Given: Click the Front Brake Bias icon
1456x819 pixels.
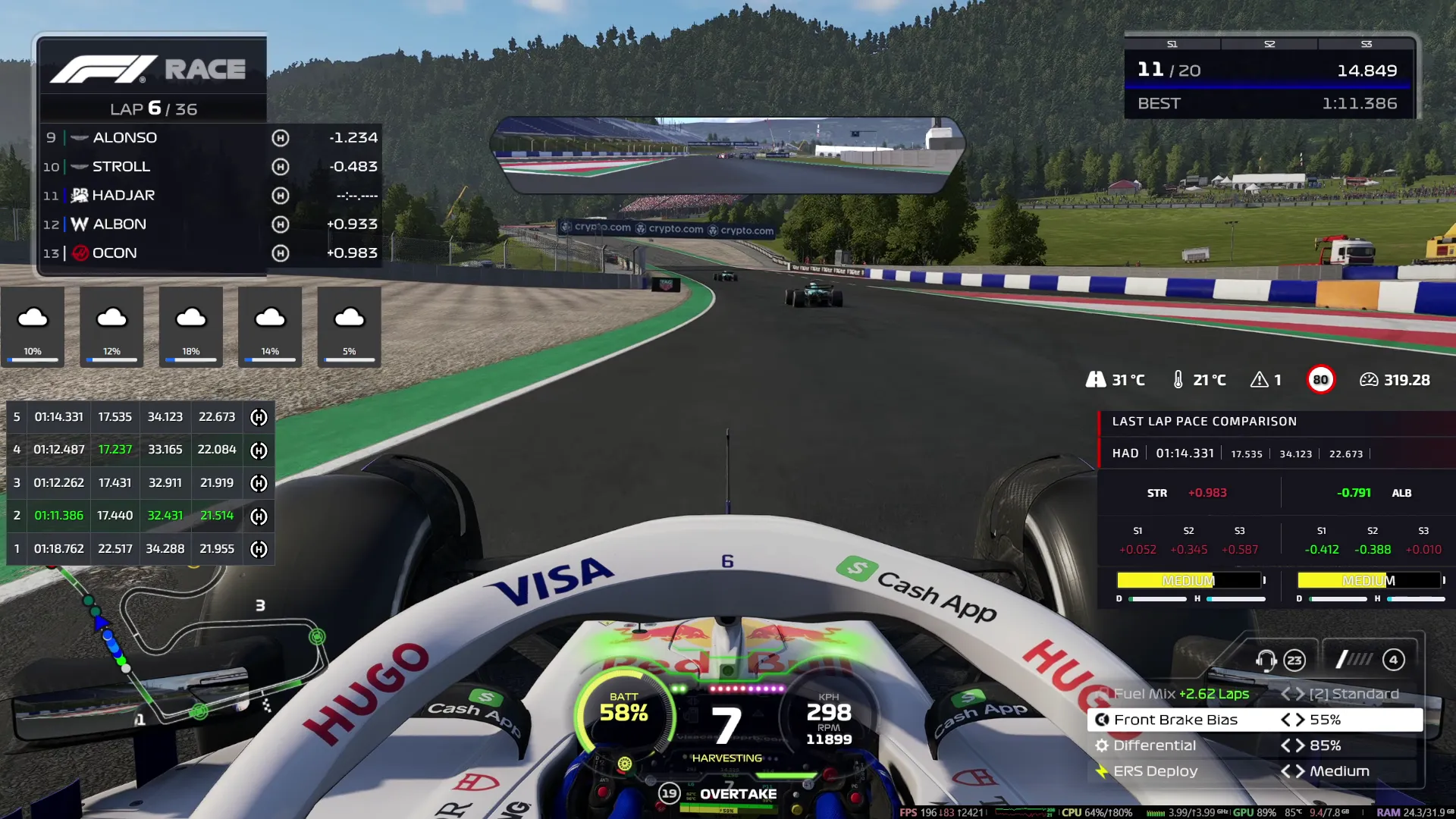Looking at the screenshot, I should click(1102, 720).
